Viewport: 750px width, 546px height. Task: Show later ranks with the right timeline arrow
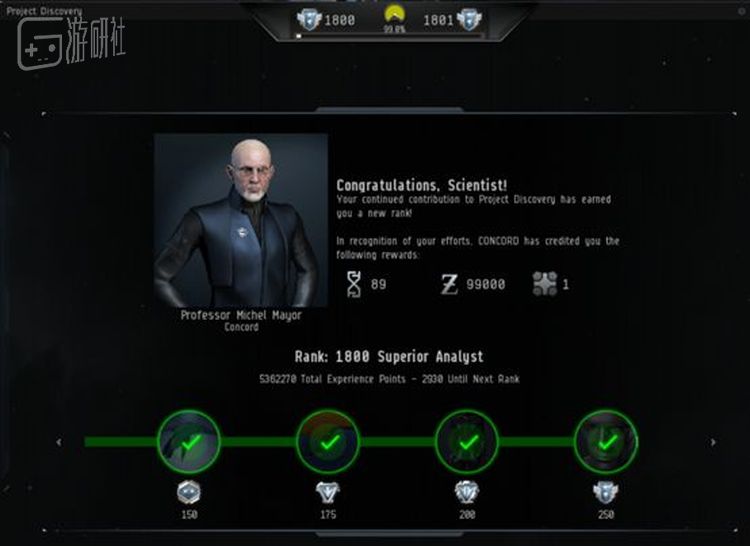pyautogui.click(x=712, y=442)
